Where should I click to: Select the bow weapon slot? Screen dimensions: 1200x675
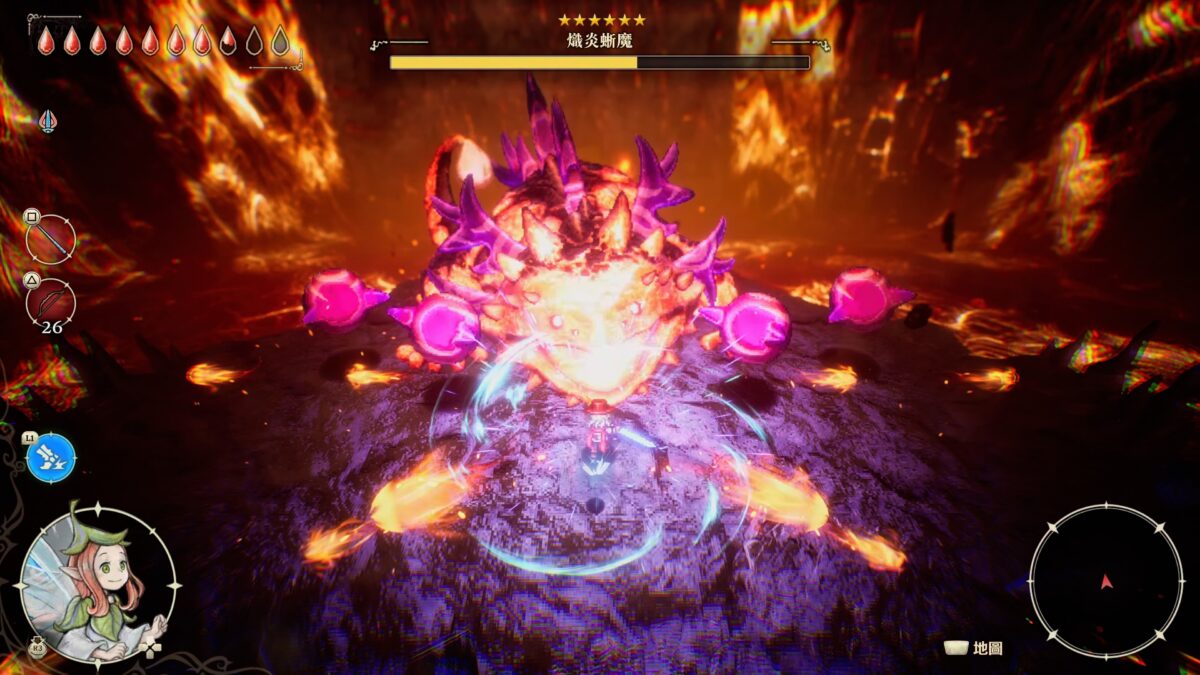[51, 302]
